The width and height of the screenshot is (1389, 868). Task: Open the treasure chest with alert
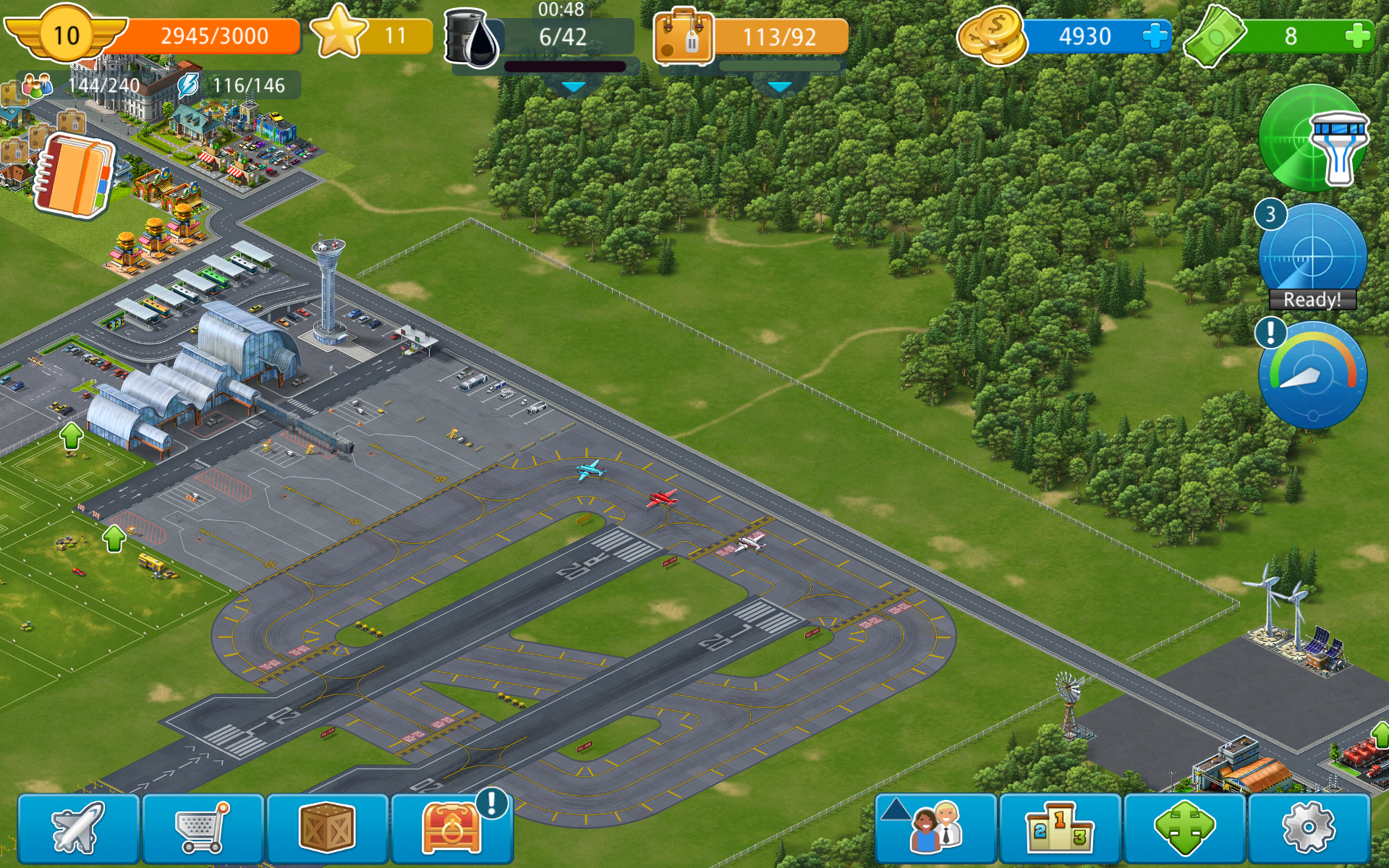(451, 828)
